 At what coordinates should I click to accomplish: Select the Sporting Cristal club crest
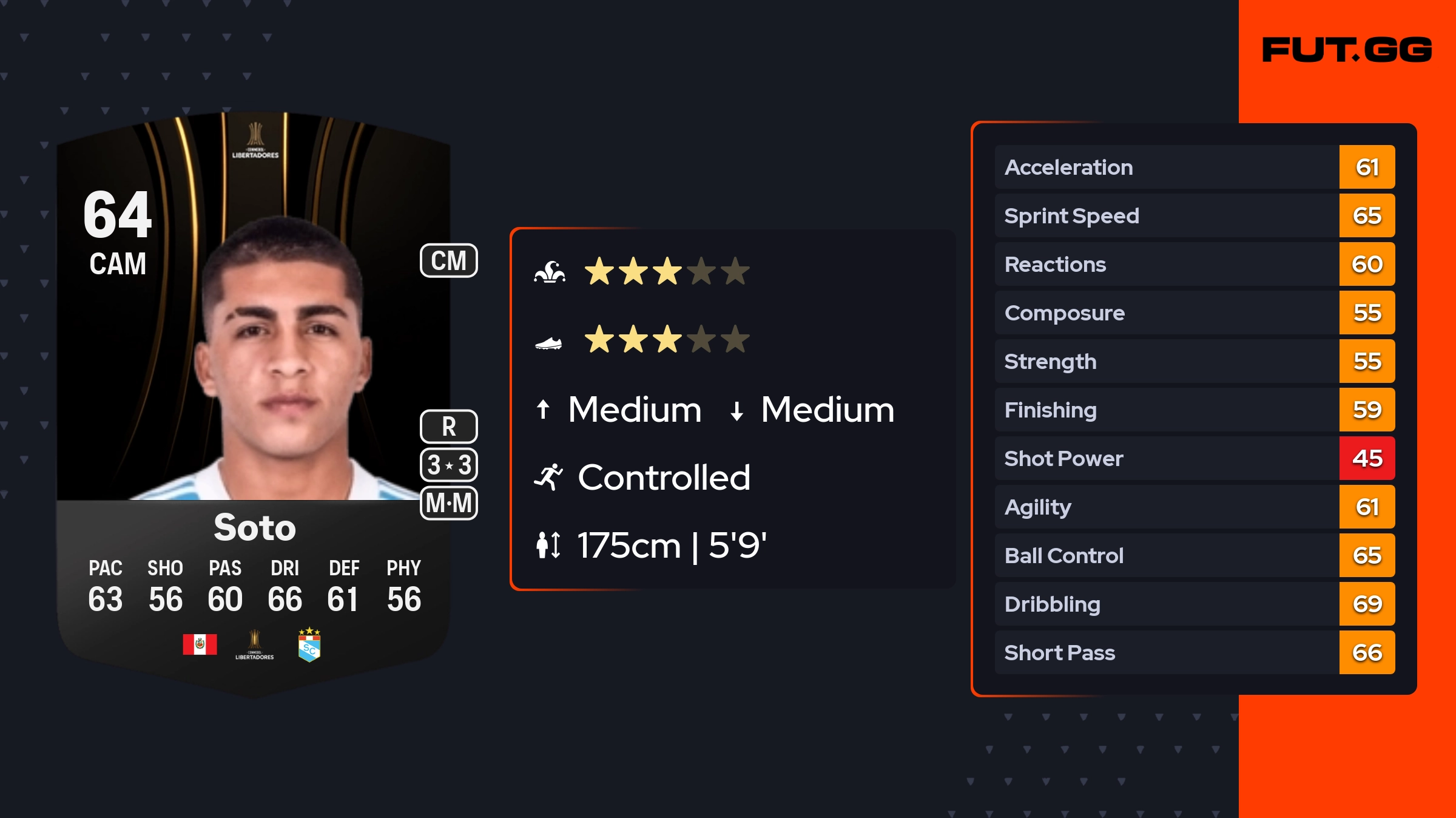point(309,645)
